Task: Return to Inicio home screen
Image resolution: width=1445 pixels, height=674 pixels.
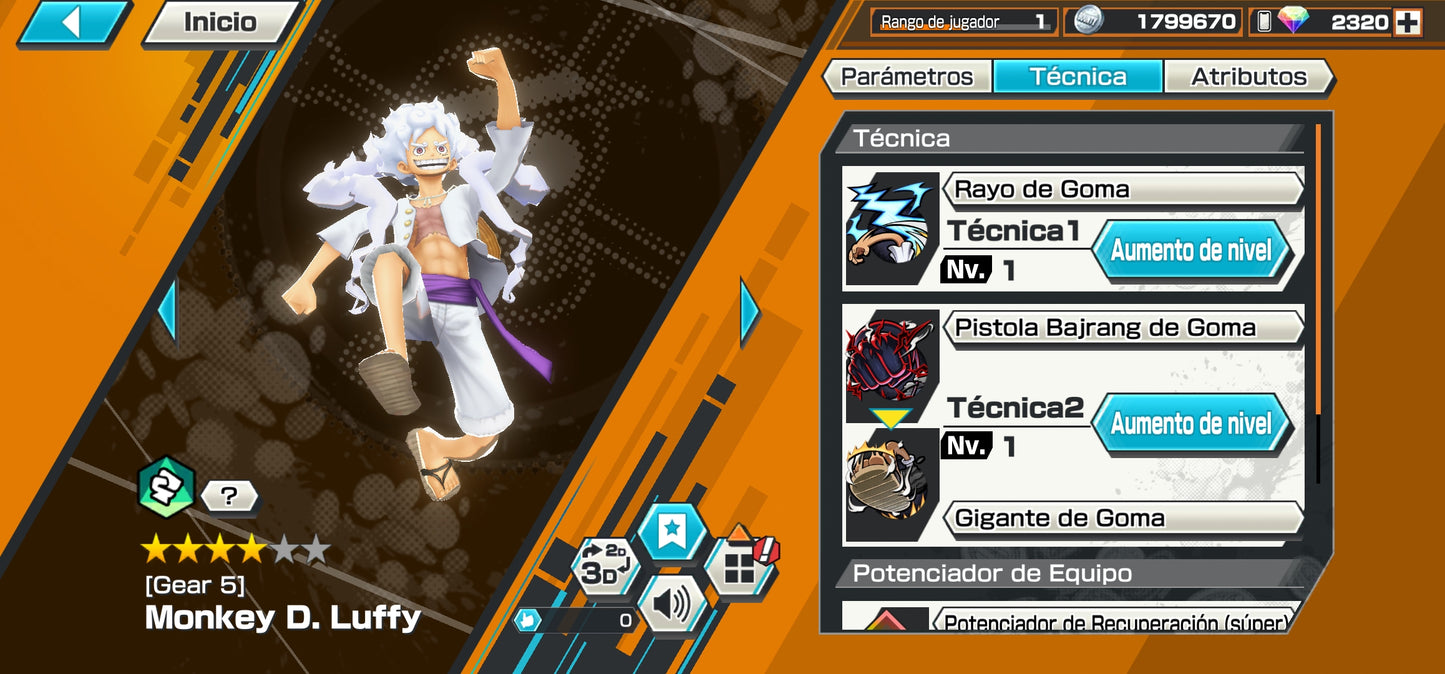Action: pyautogui.click(x=220, y=22)
